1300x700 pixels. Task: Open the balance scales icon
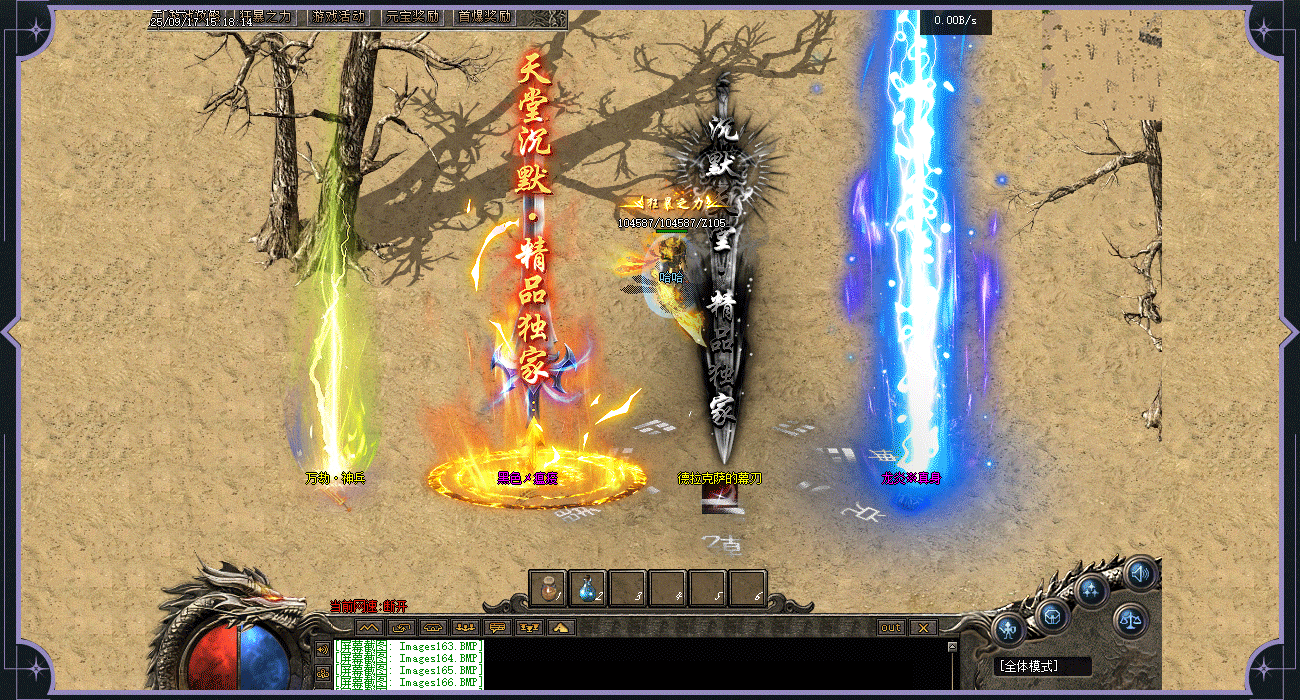[x=1131, y=620]
